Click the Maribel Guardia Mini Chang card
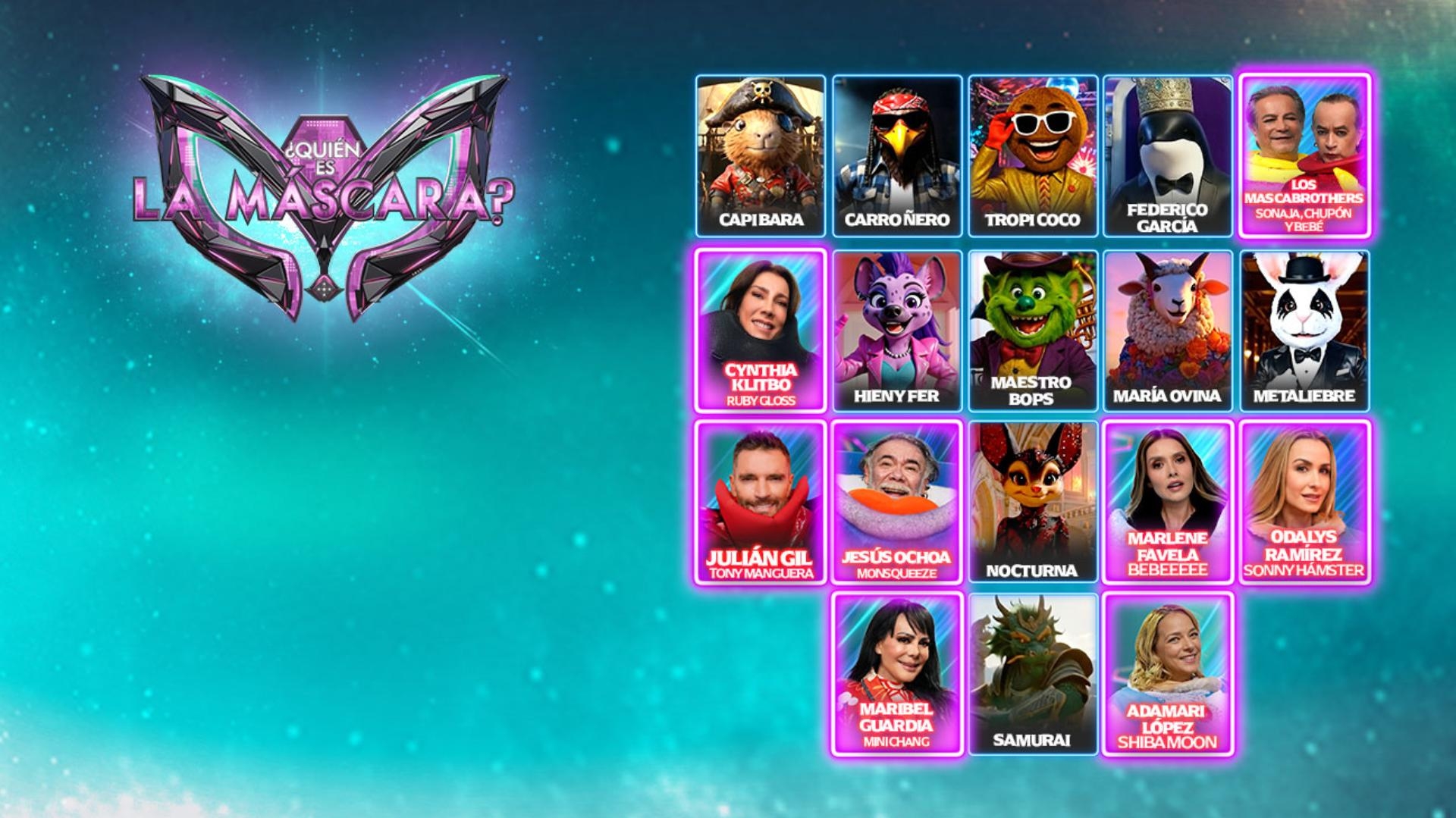This screenshot has width=1456, height=818. (897, 674)
